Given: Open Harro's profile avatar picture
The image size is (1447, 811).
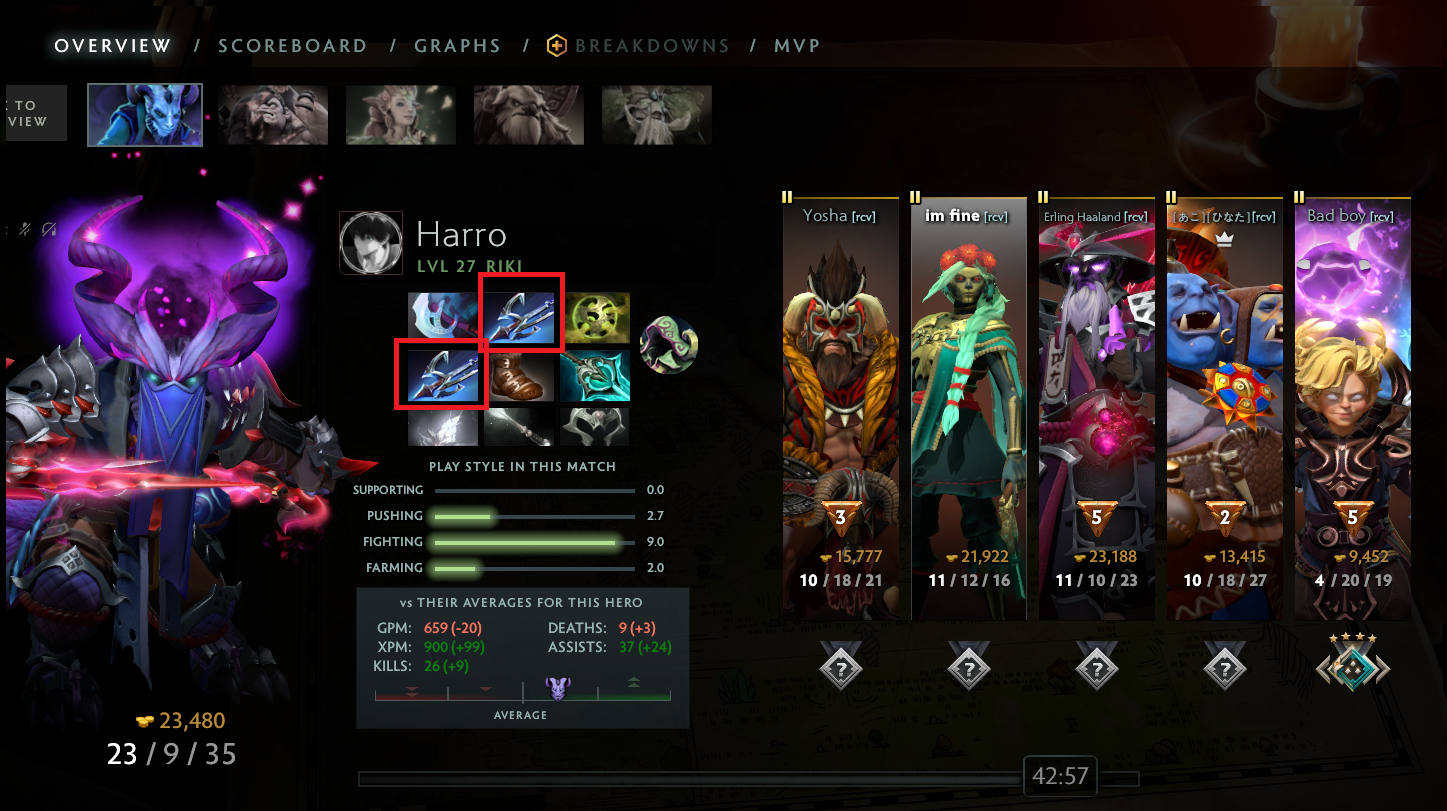Looking at the screenshot, I should (x=371, y=242).
